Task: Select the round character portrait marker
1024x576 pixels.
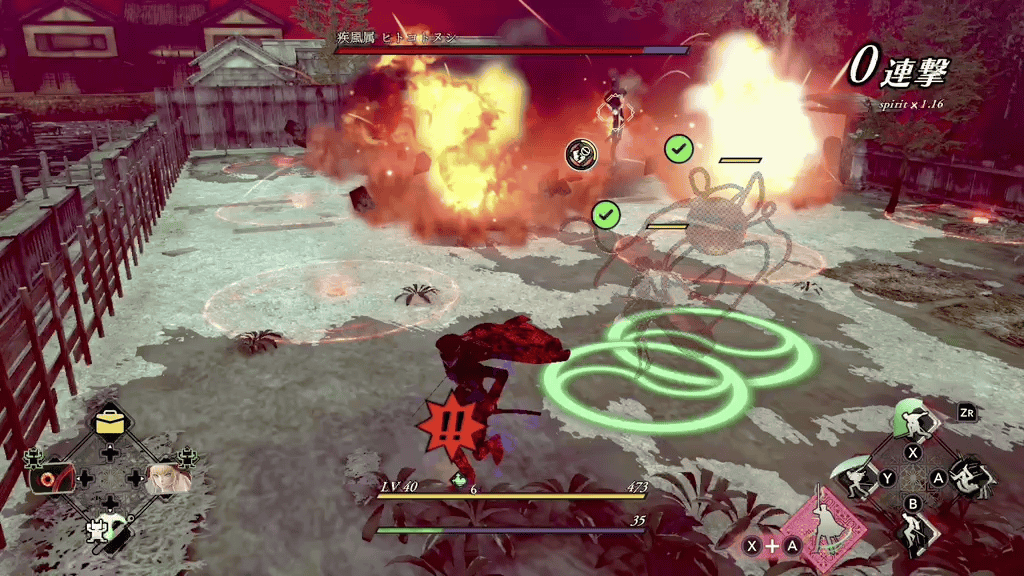Action: tap(581, 153)
